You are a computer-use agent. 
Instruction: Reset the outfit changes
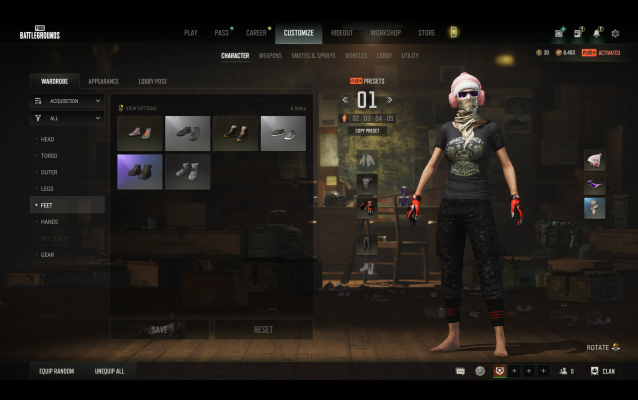click(x=263, y=329)
